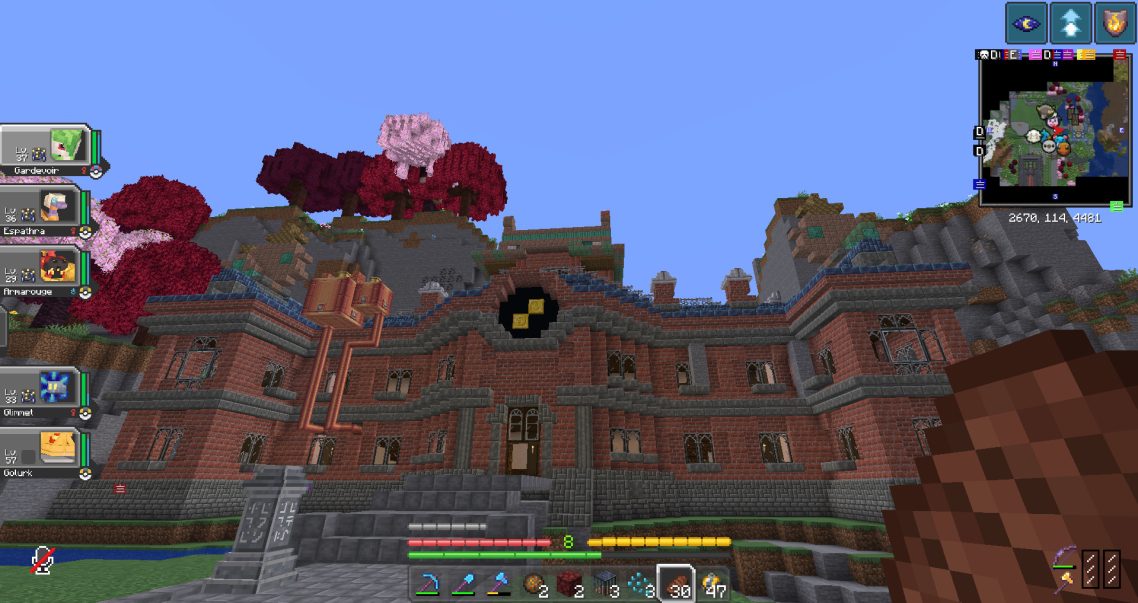
Task: Choose Espathra from the party list
Action: 45,208
